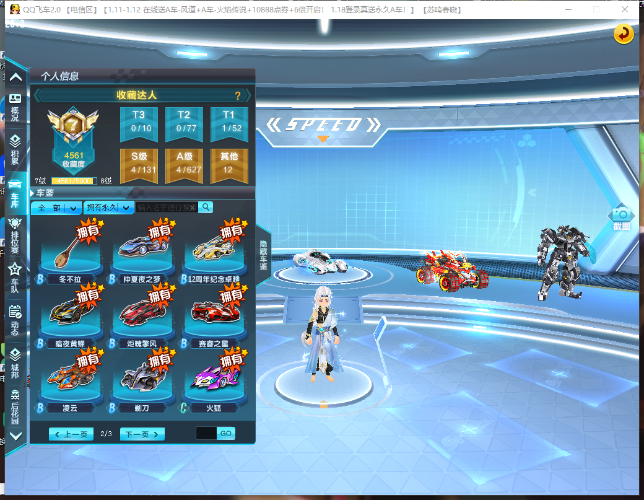Click the car name search field
Image resolution: width=644 pixels, height=500 pixels.
click(x=166, y=207)
